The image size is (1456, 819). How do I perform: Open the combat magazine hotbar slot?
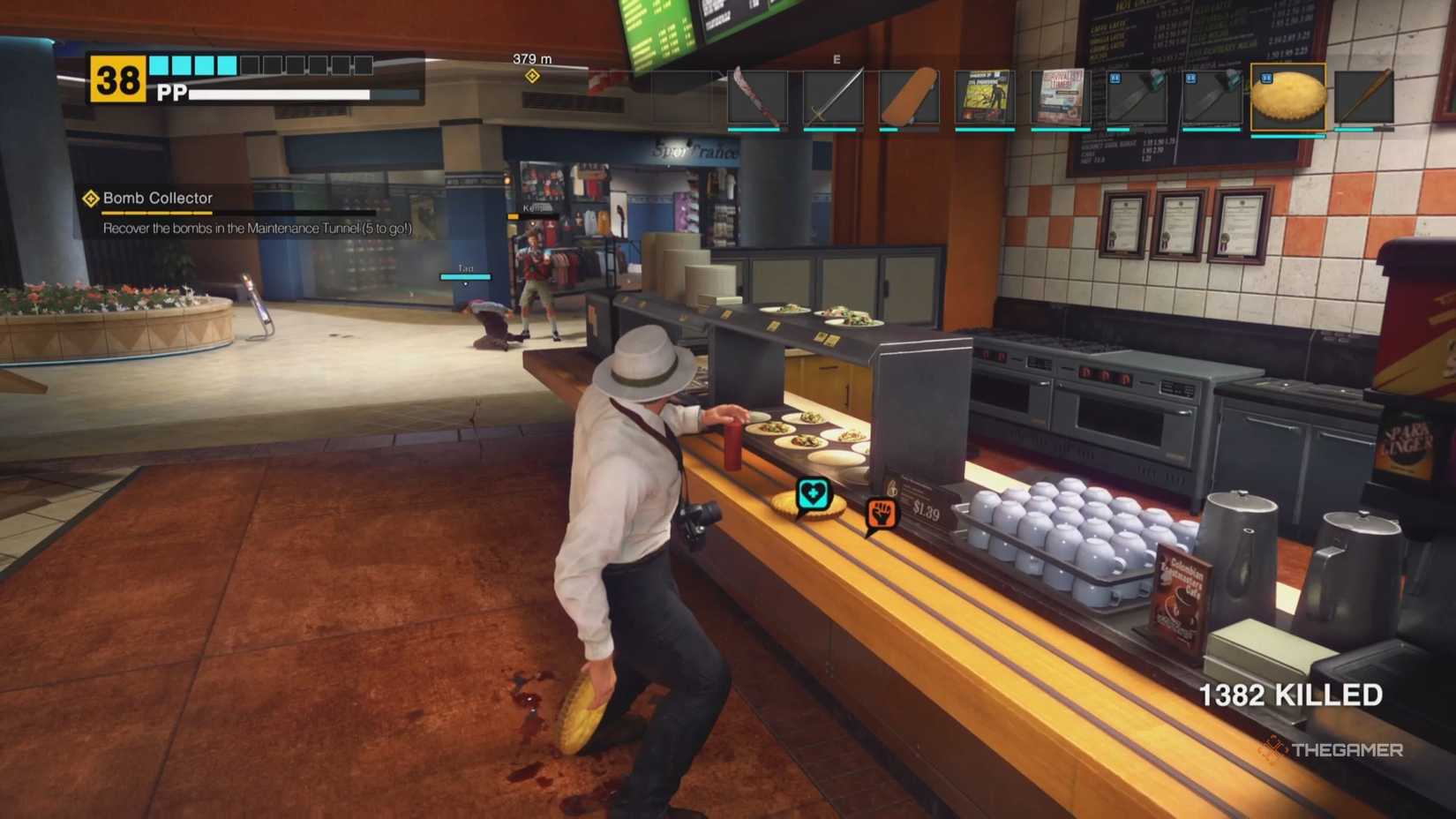[984, 97]
